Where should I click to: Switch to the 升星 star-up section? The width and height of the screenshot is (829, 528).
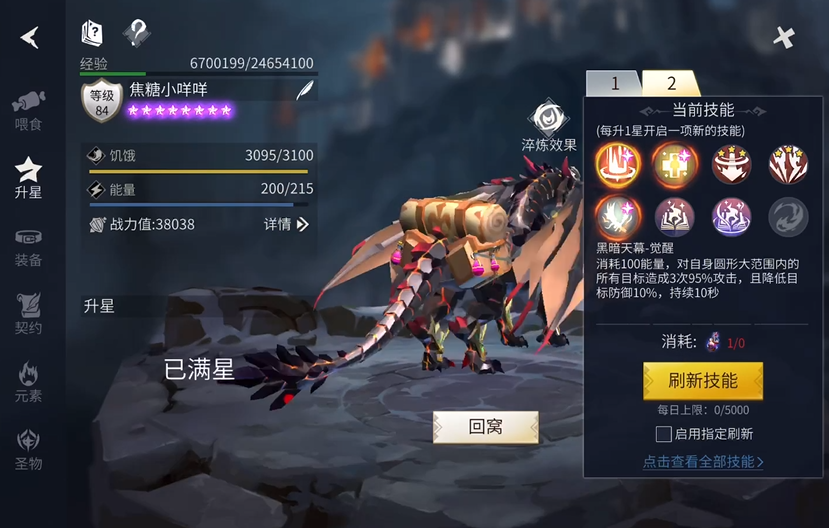pos(28,177)
